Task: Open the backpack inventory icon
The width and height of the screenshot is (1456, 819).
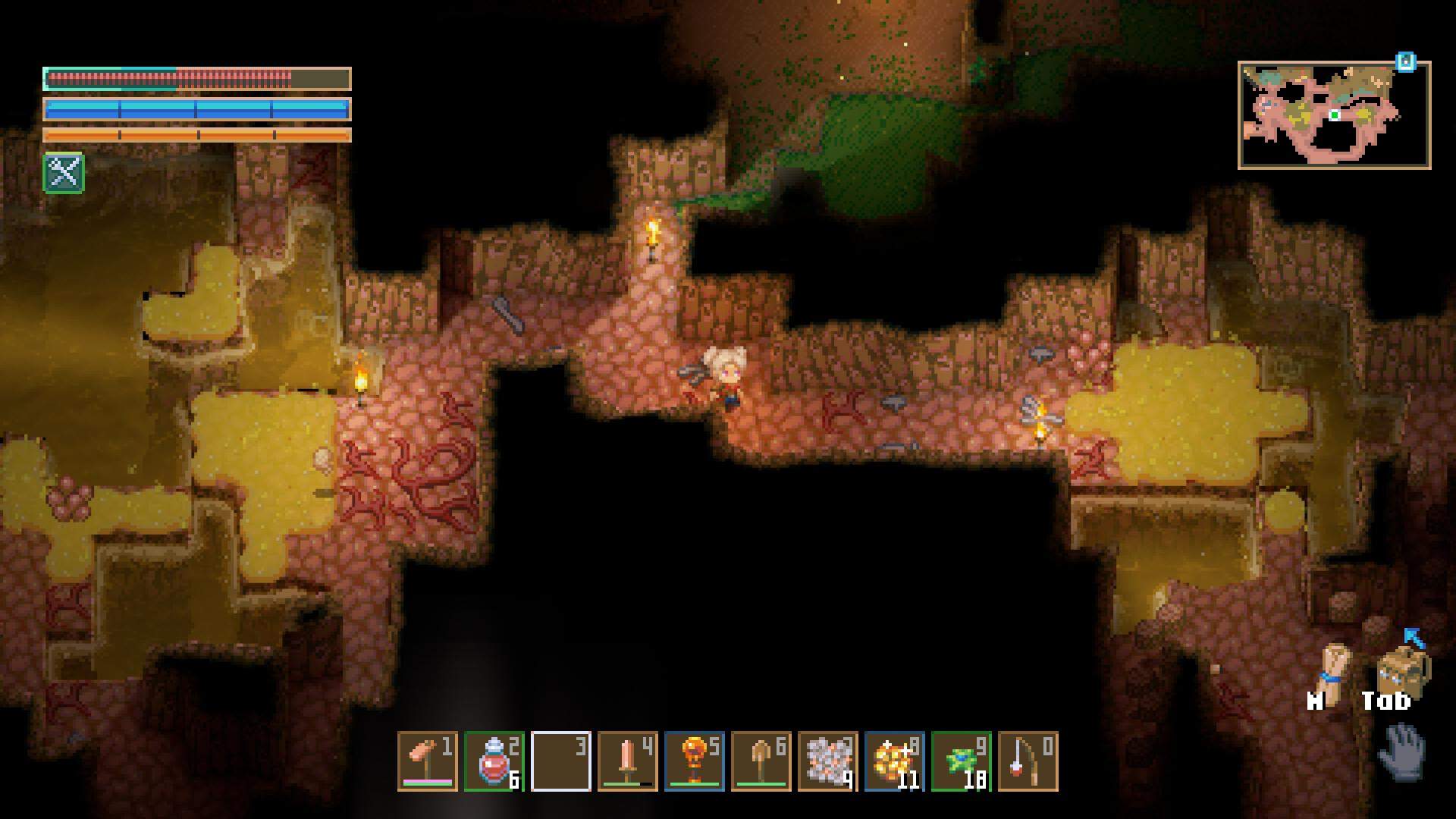Action: pyautogui.click(x=1401, y=670)
